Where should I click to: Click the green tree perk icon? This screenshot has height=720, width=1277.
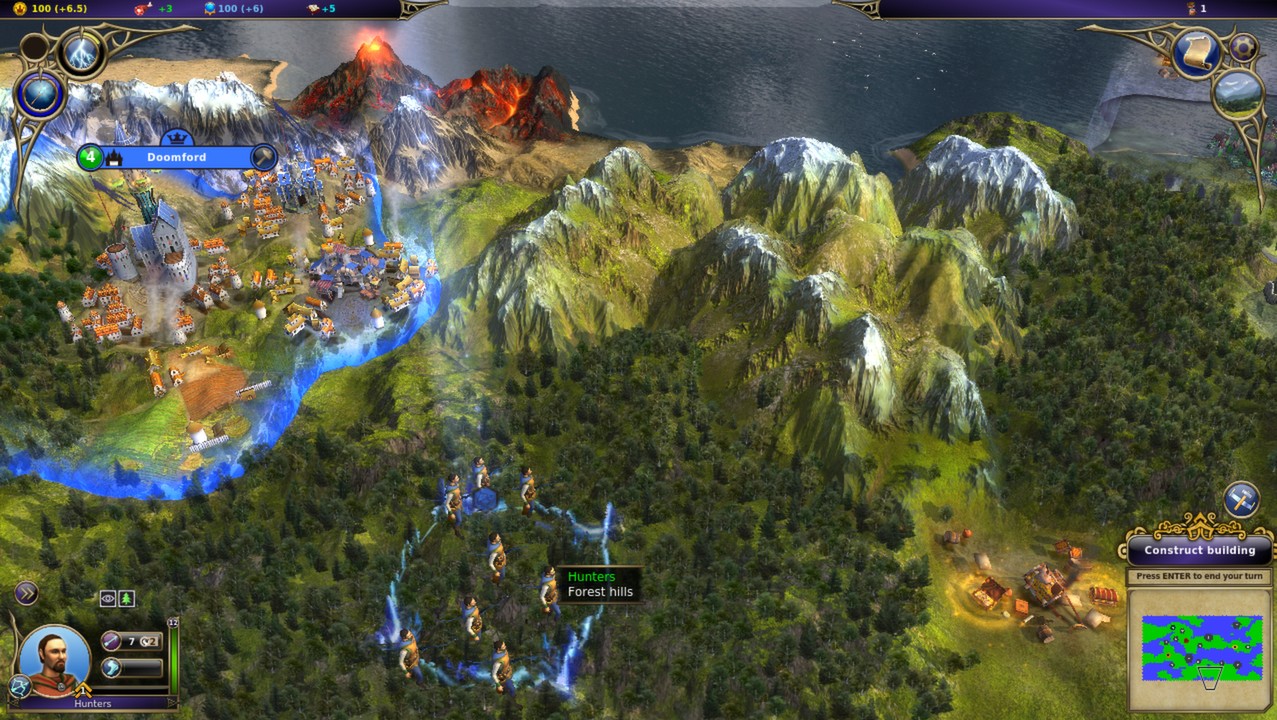(127, 599)
